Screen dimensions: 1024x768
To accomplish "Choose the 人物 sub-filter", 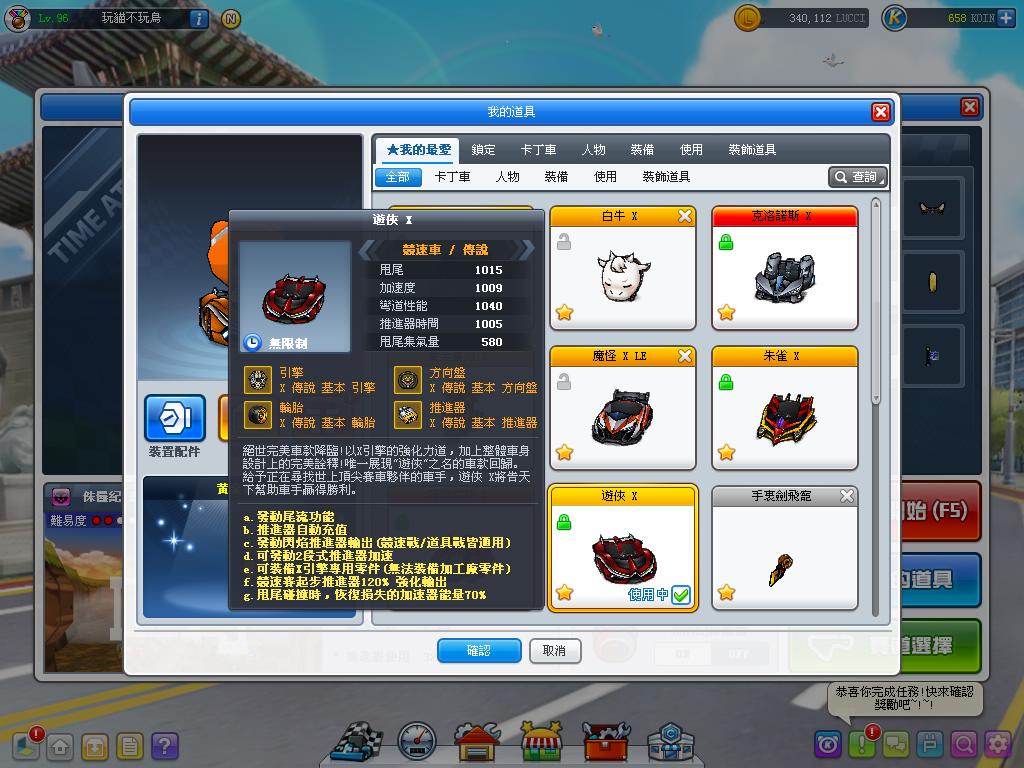I will click(x=507, y=177).
